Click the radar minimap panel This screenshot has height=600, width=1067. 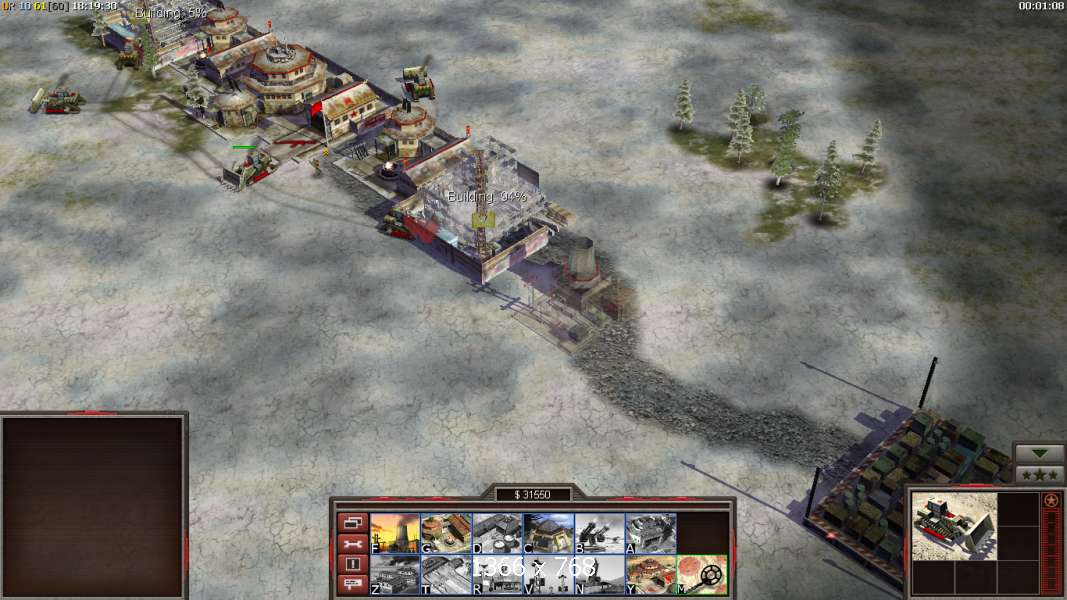coord(93,507)
